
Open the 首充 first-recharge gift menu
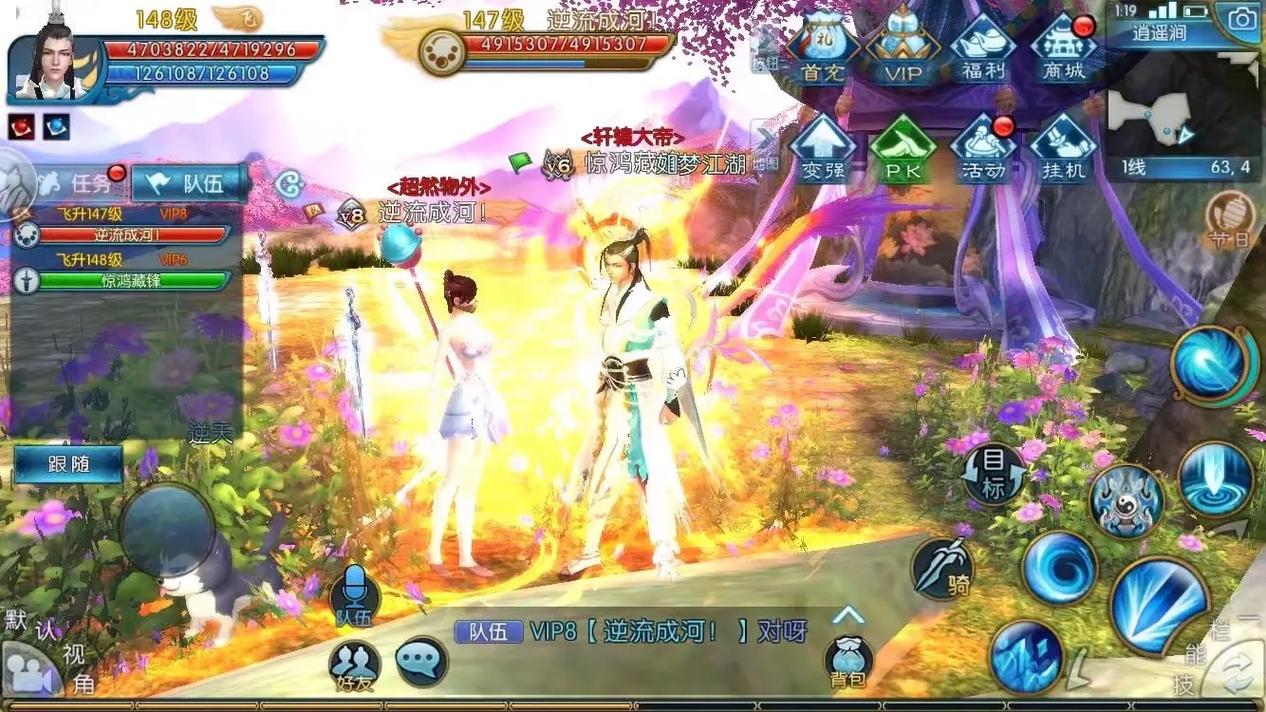coord(823,50)
